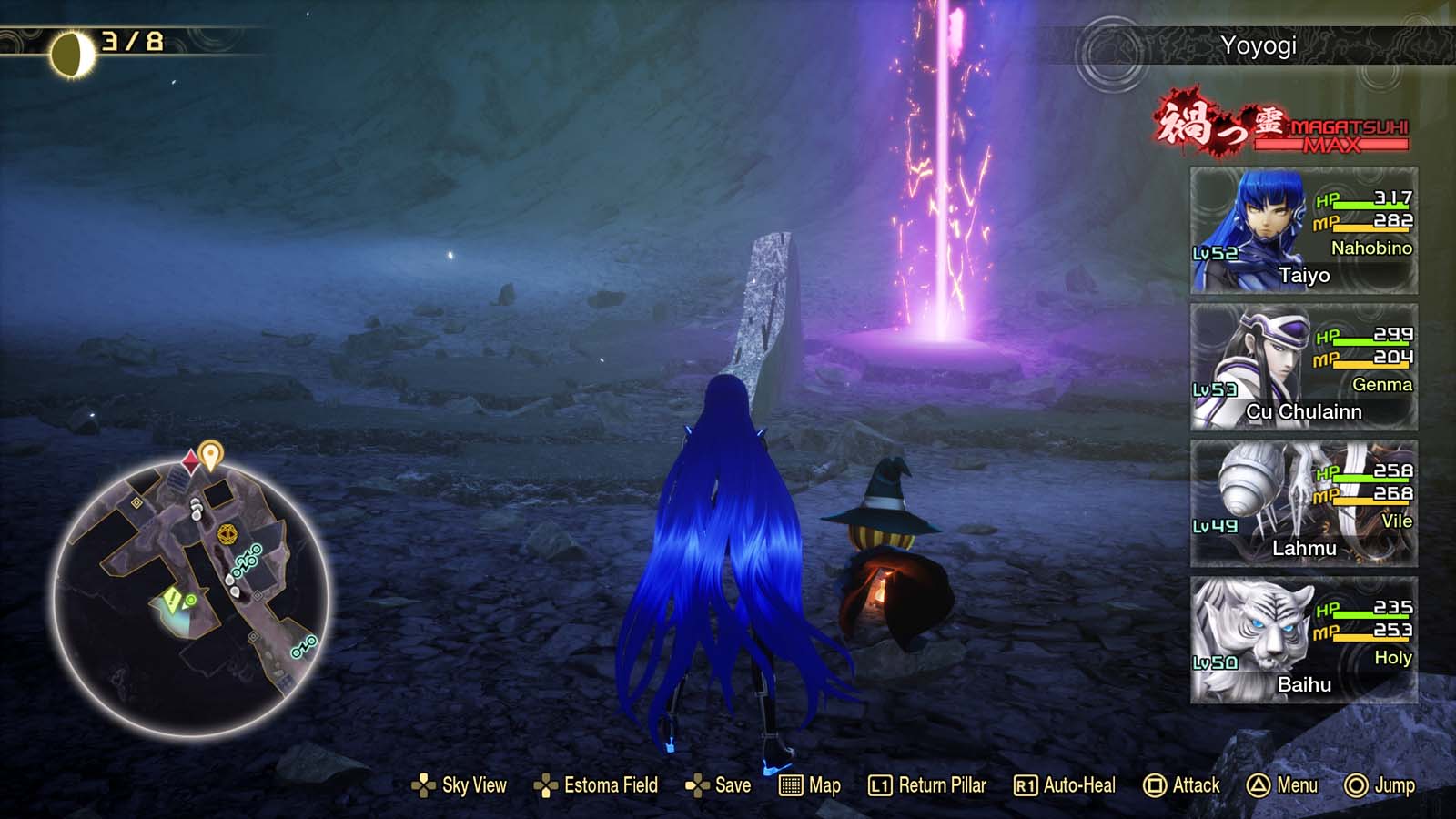The width and height of the screenshot is (1456, 819).
Task: Toggle Sky View mode
Action: [x=477, y=784]
